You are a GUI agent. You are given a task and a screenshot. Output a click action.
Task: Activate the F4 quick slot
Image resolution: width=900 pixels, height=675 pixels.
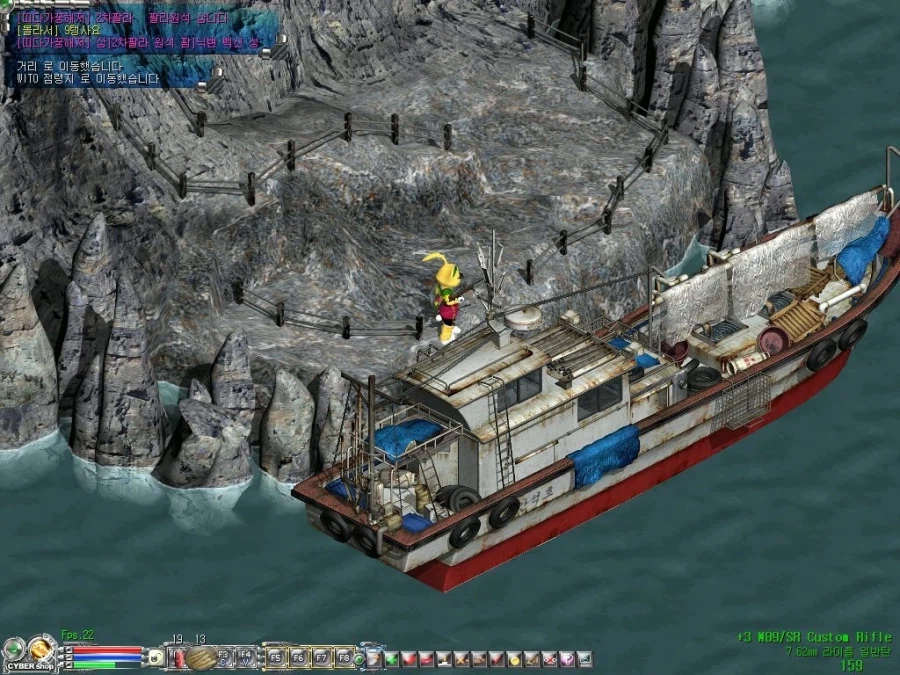[x=245, y=657]
